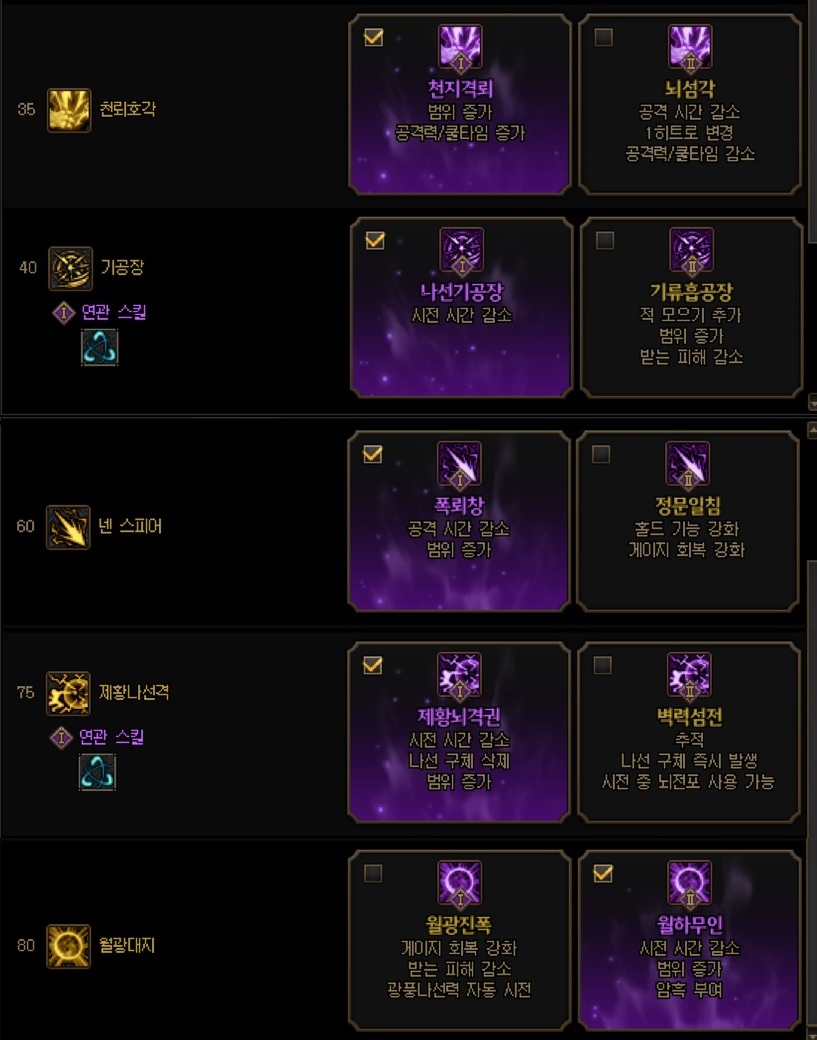Enable the 월광진폭 checkbox
Screen dimensions: 817x1040
click(373, 874)
